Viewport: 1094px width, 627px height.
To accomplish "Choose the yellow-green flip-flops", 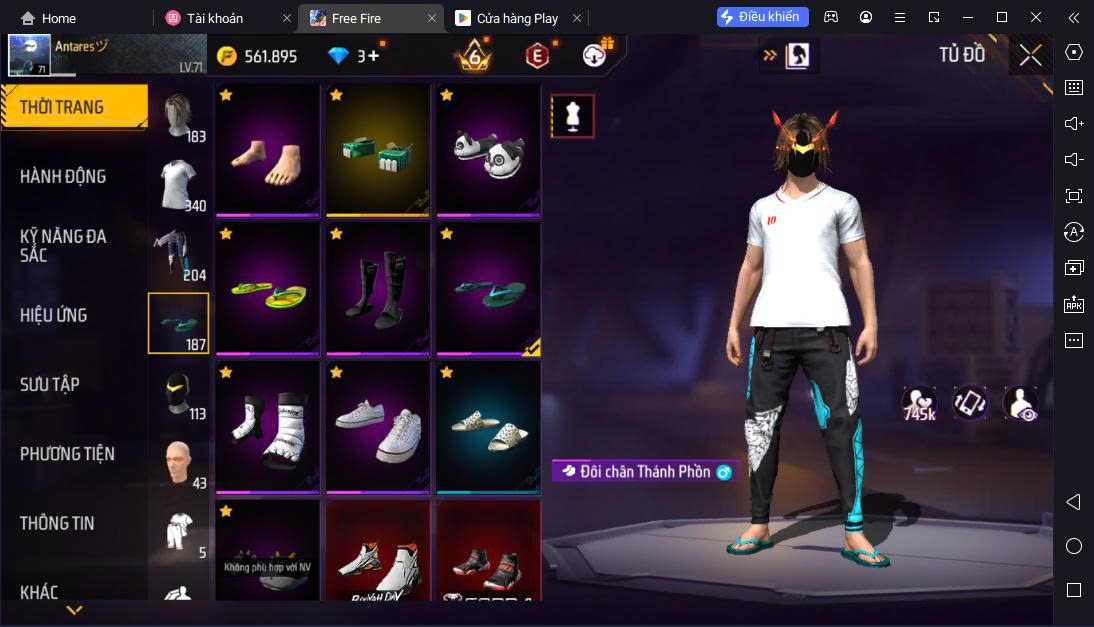I will click(x=267, y=289).
